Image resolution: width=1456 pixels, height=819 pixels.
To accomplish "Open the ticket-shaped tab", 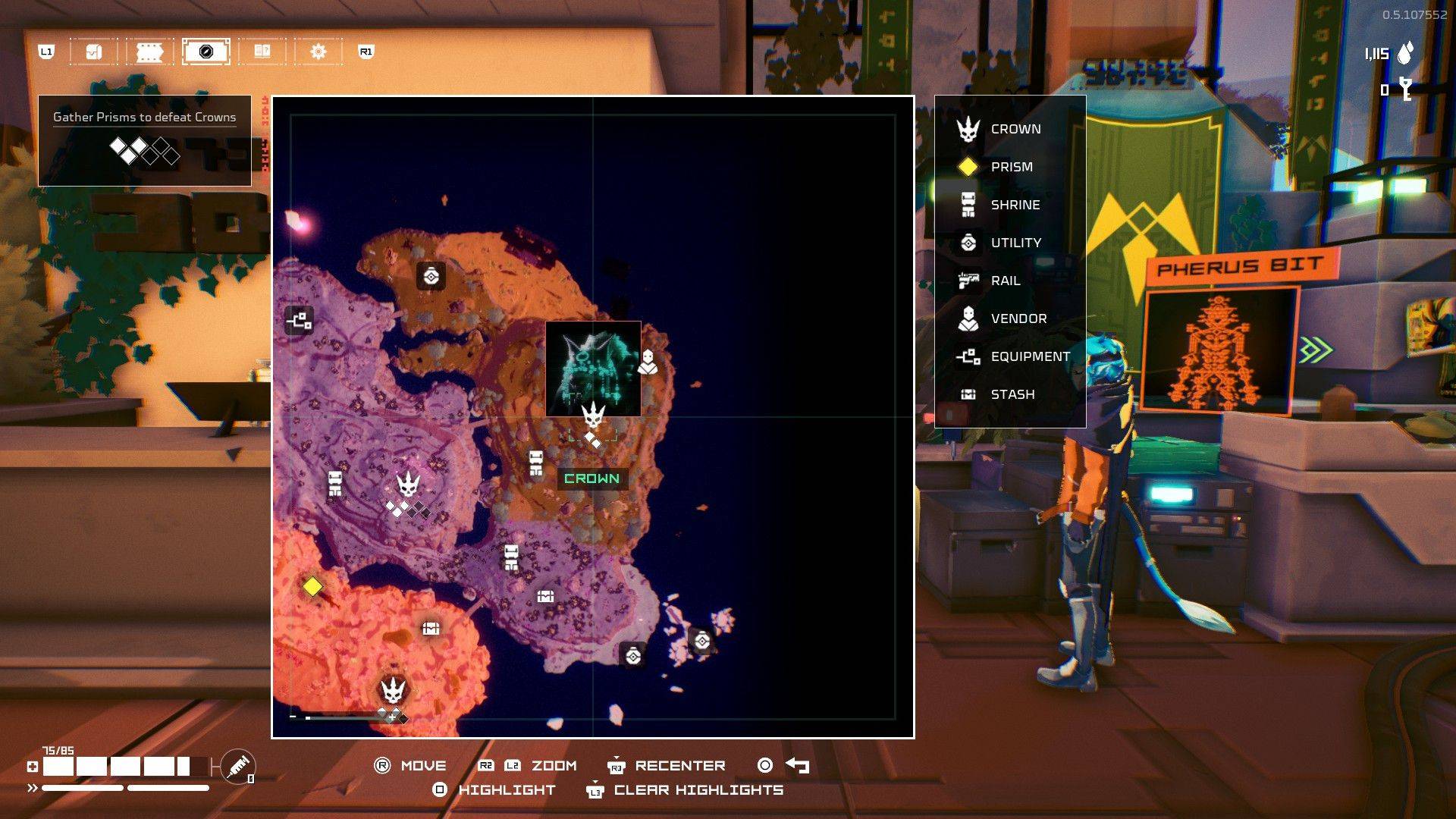I will 149,52.
